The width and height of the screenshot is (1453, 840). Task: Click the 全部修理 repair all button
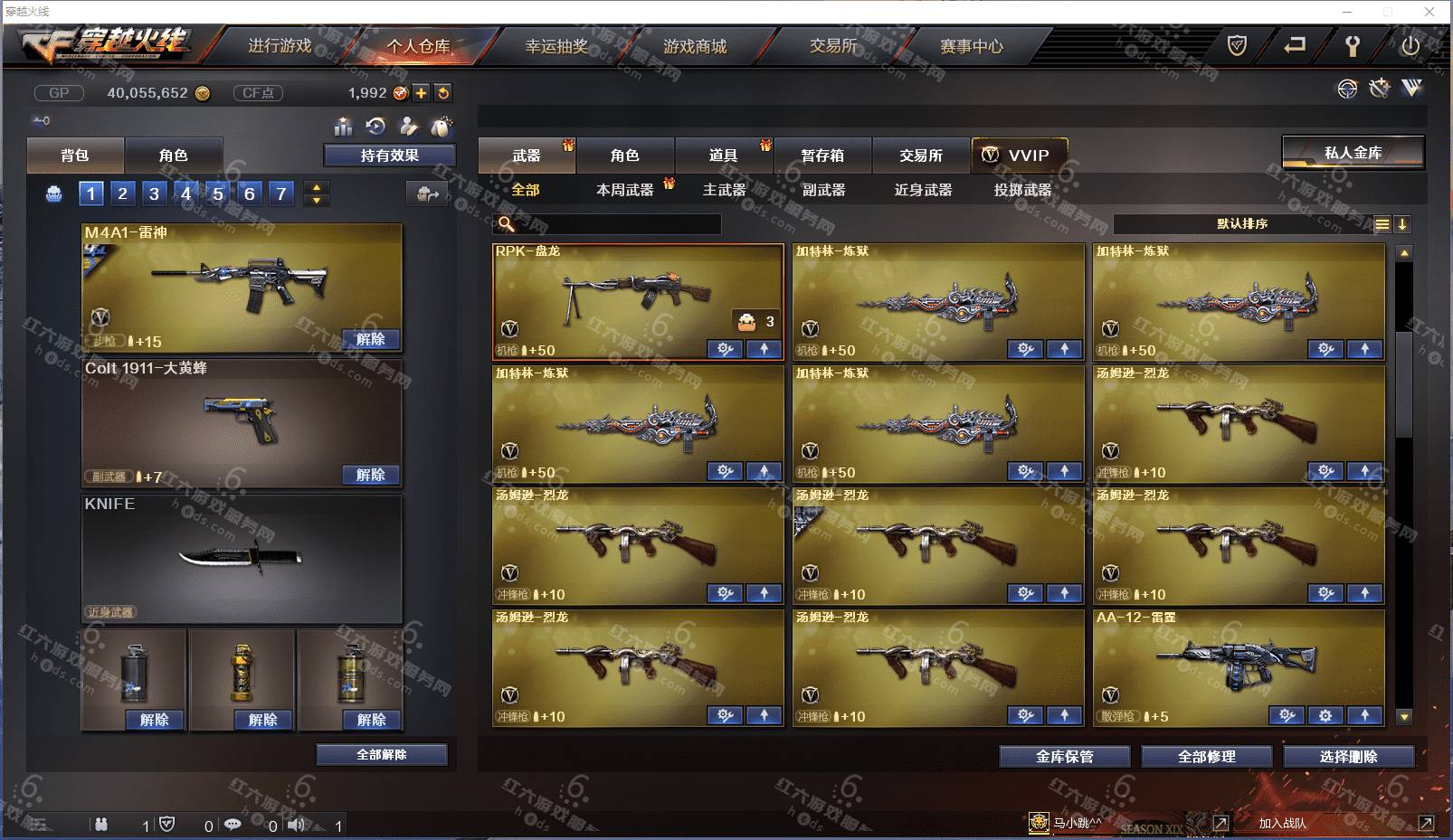click(x=1206, y=757)
